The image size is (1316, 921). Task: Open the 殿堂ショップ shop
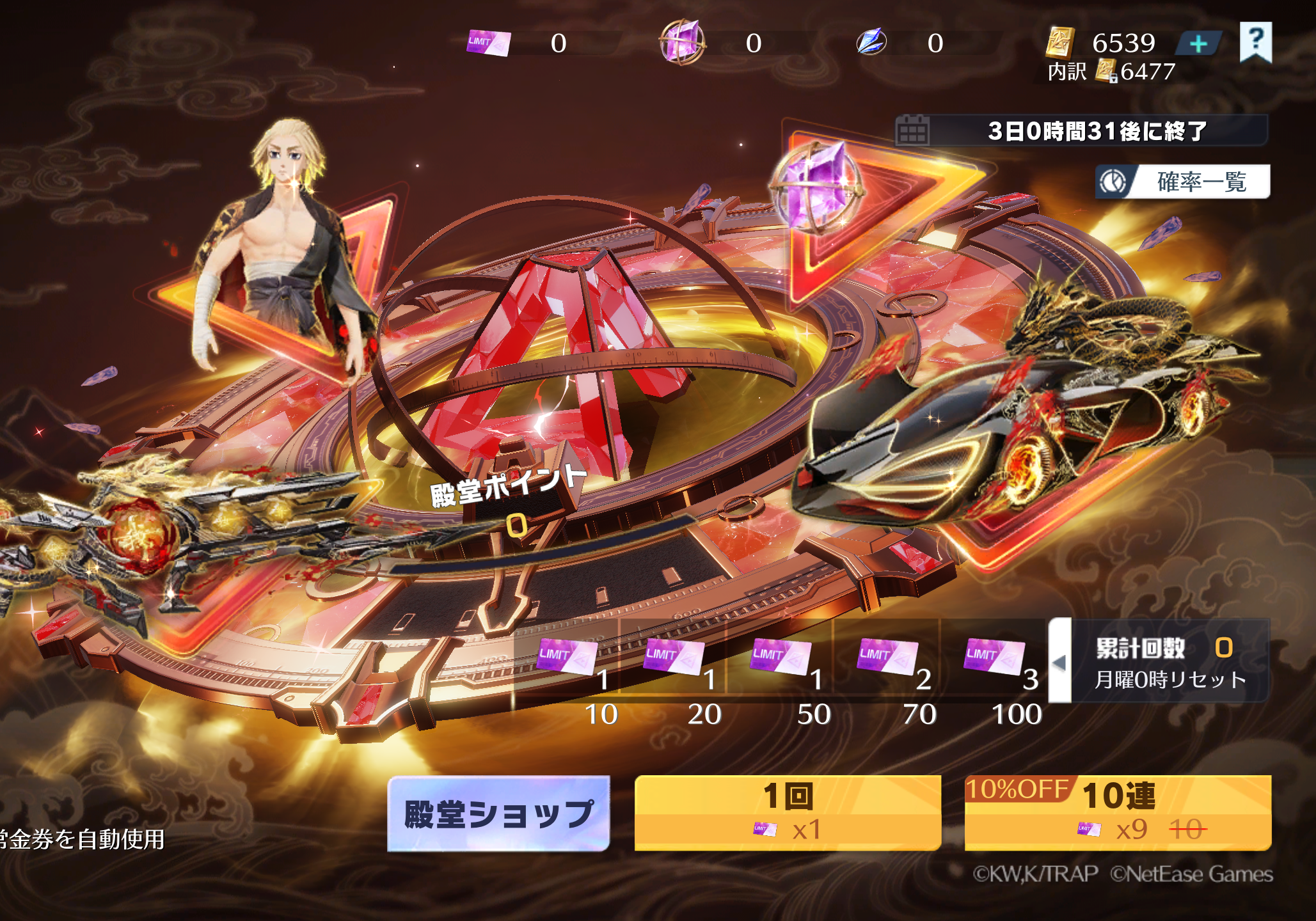click(498, 813)
